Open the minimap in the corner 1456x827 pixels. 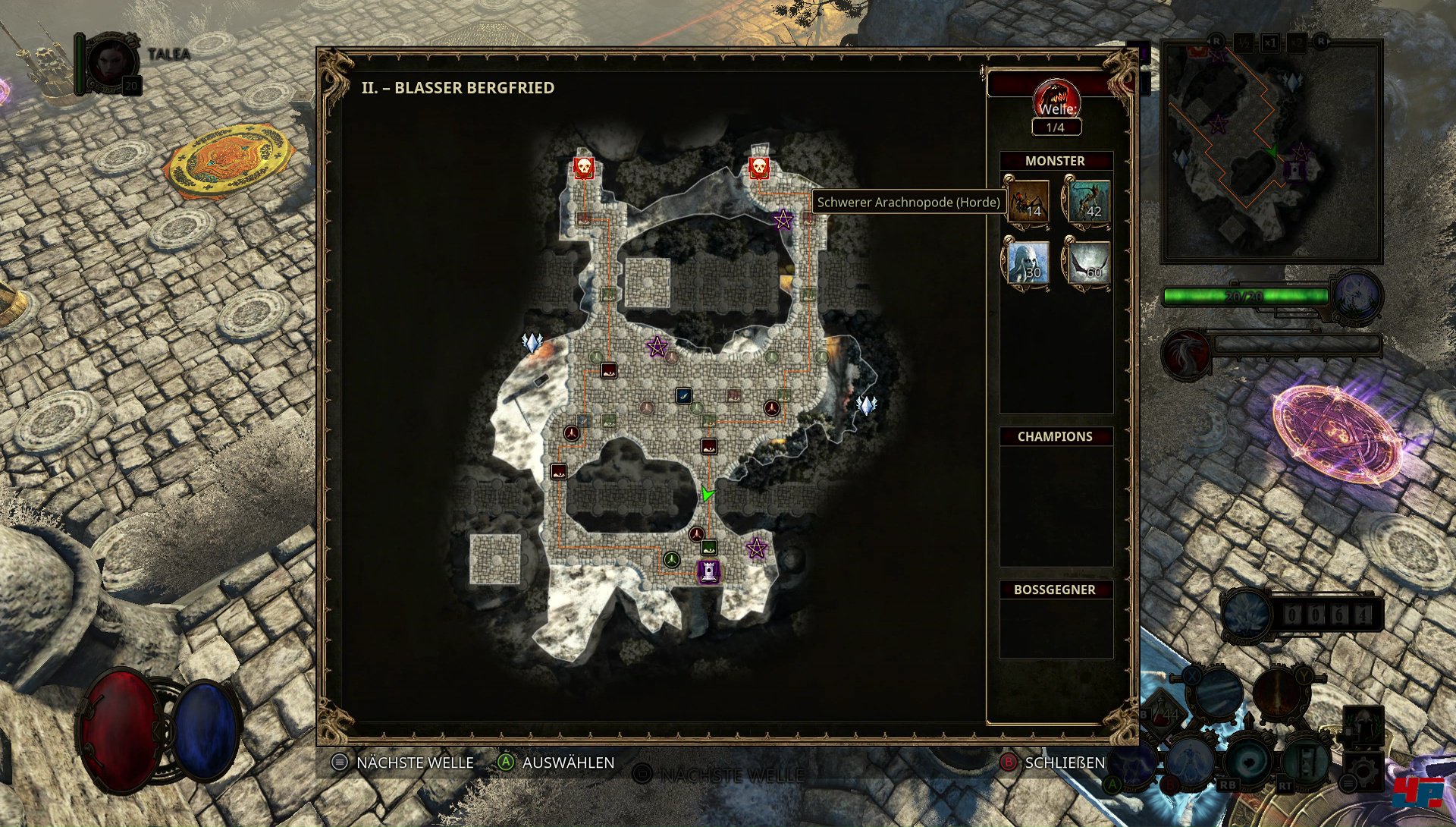(x=1272, y=152)
